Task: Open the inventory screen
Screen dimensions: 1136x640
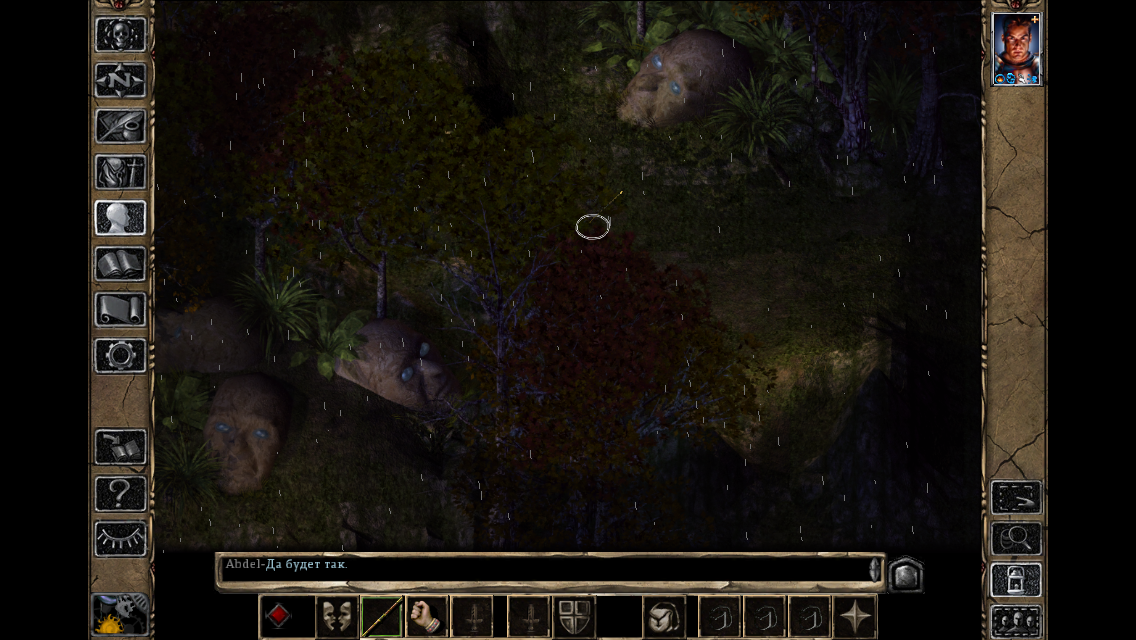Action: pos(120,172)
